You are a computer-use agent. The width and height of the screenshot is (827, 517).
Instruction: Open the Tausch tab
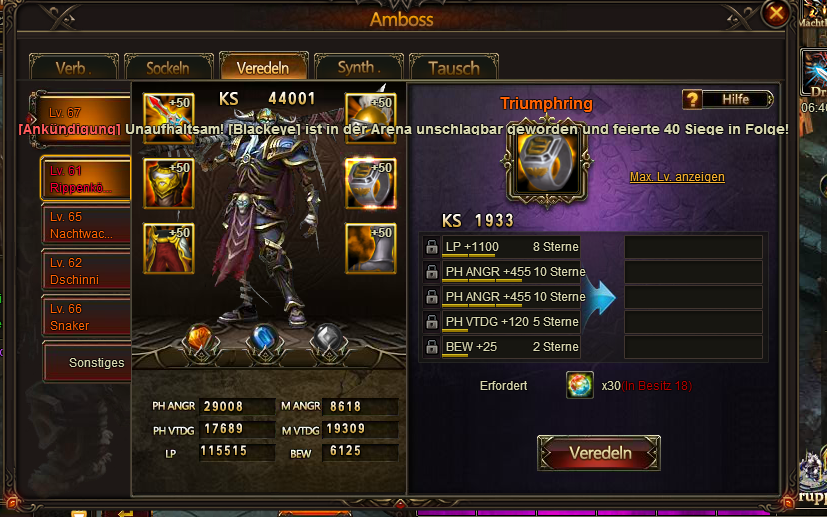coord(453,68)
